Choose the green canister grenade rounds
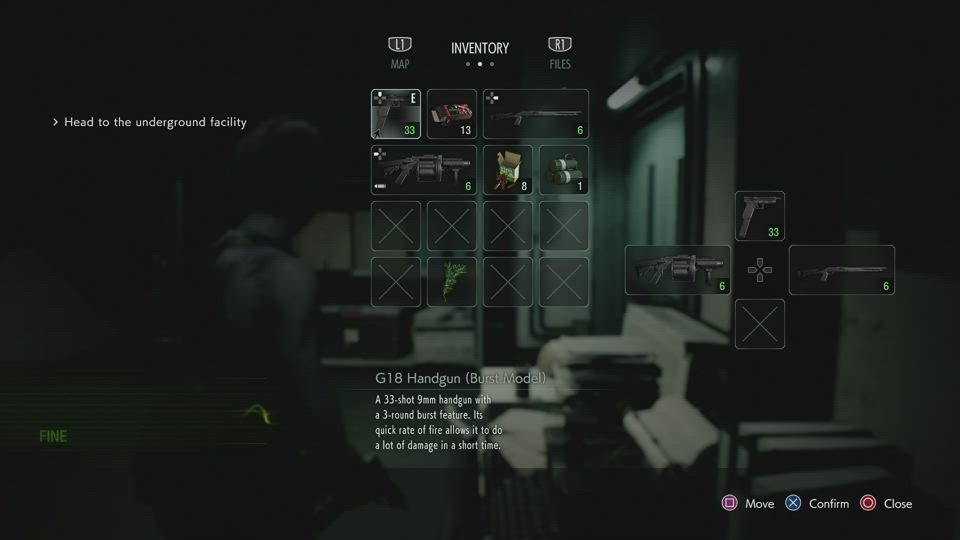This screenshot has width=960, height=540. point(564,170)
